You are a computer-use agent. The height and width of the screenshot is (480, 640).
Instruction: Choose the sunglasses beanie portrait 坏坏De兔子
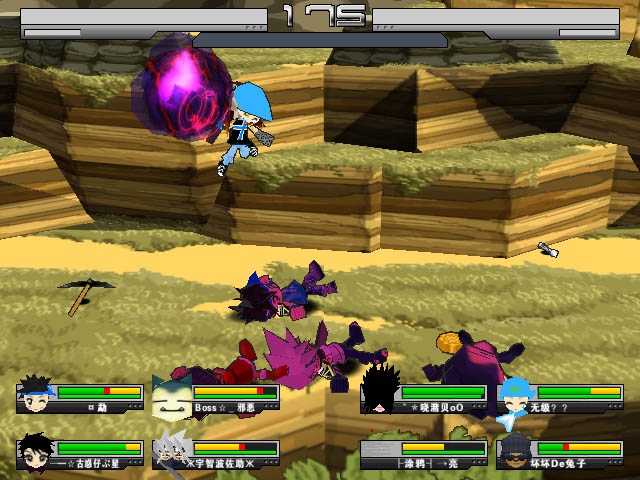click(x=516, y=450)
